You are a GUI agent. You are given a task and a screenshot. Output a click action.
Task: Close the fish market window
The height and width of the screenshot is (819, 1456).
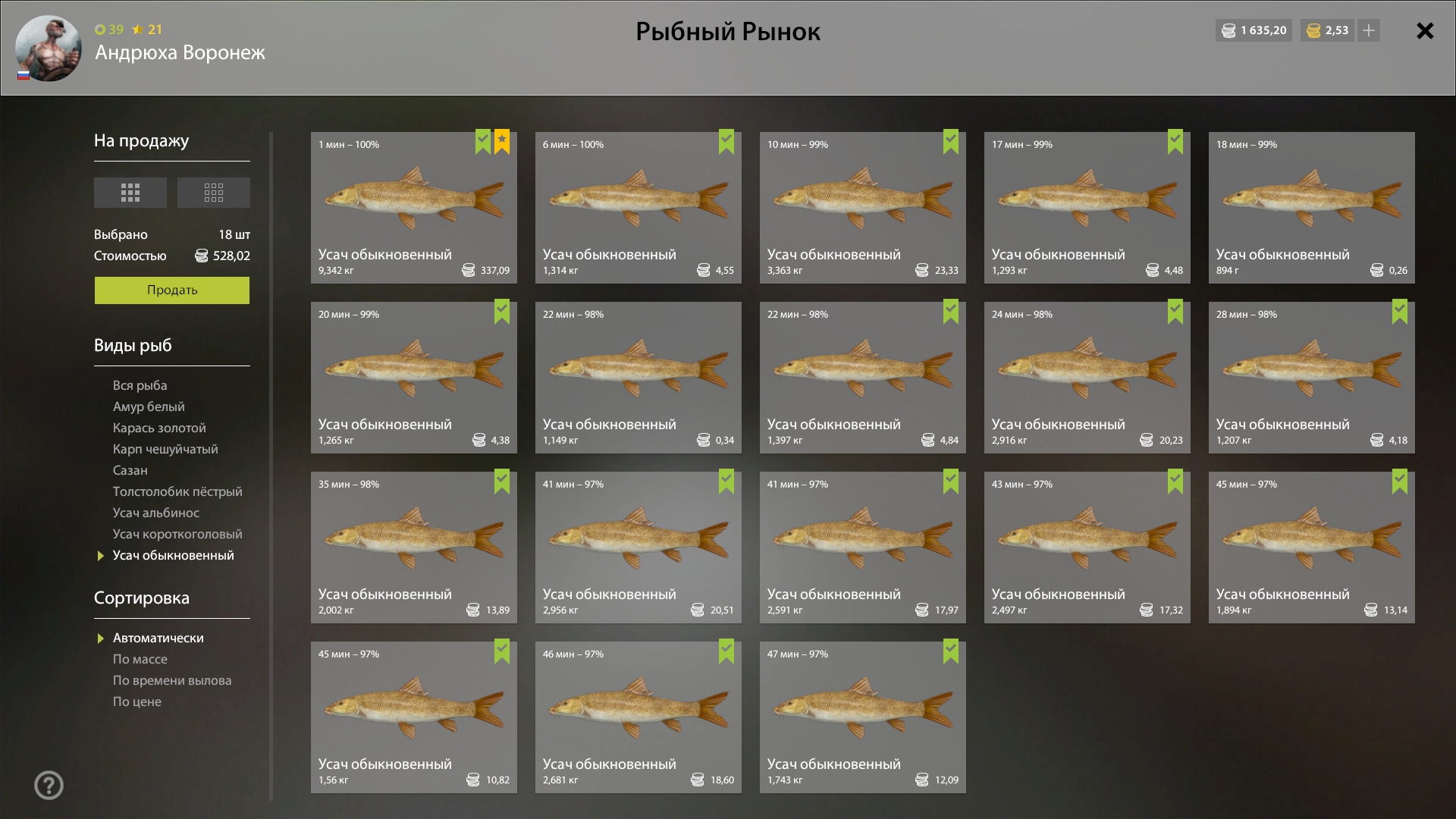[1425, 31]
